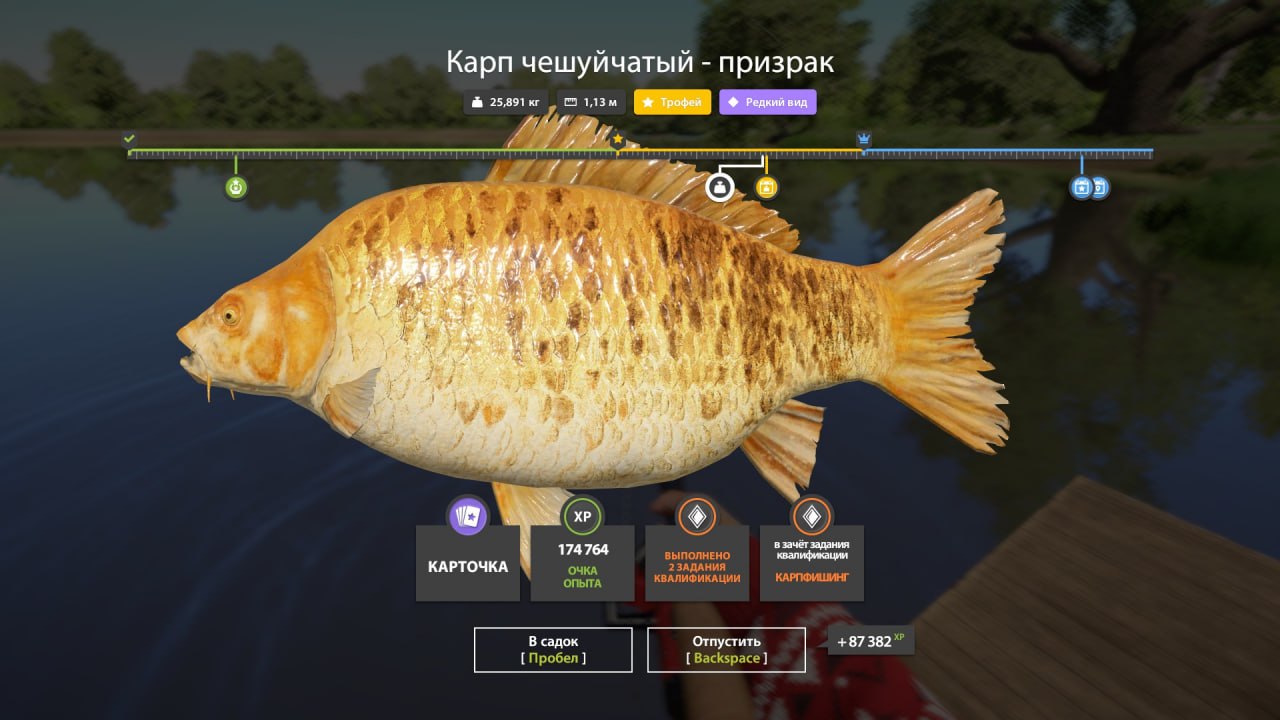This screenshot has width=1280, height=720.
Task: Click the blue crown marker on the scale
Action: pyautogui.click(x=862, y=138)
